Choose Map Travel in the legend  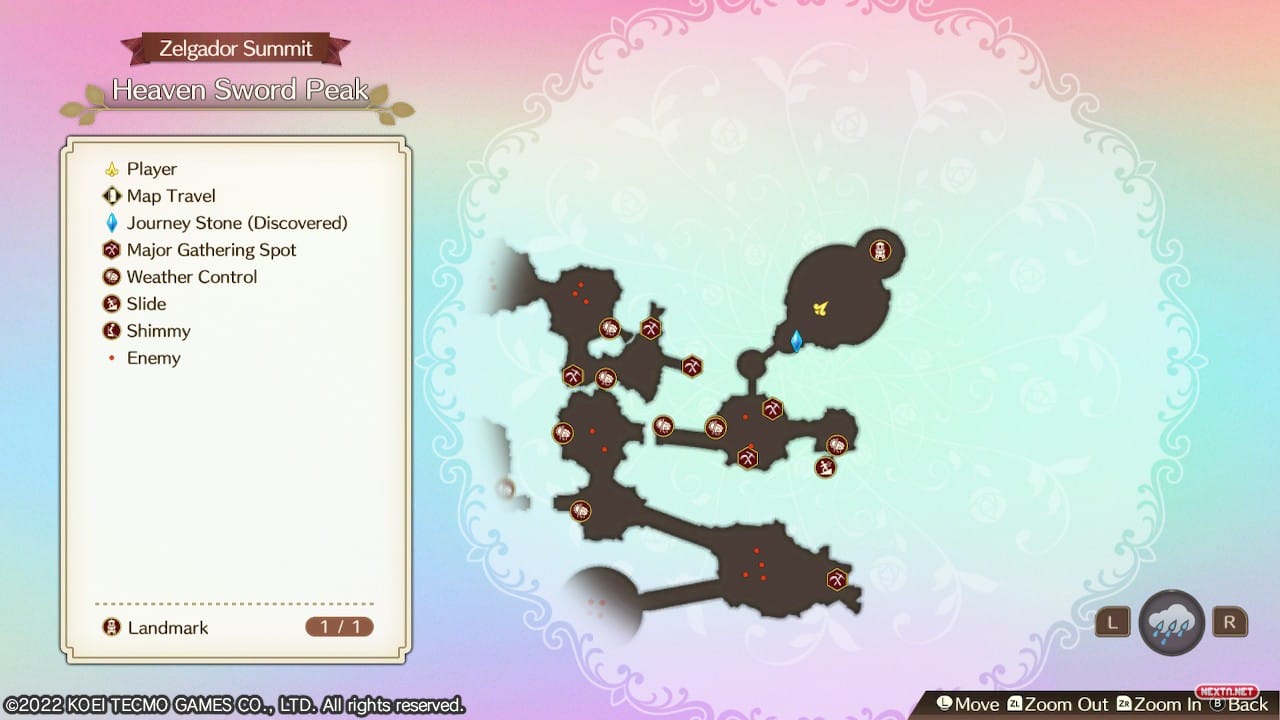click(170, 196)
